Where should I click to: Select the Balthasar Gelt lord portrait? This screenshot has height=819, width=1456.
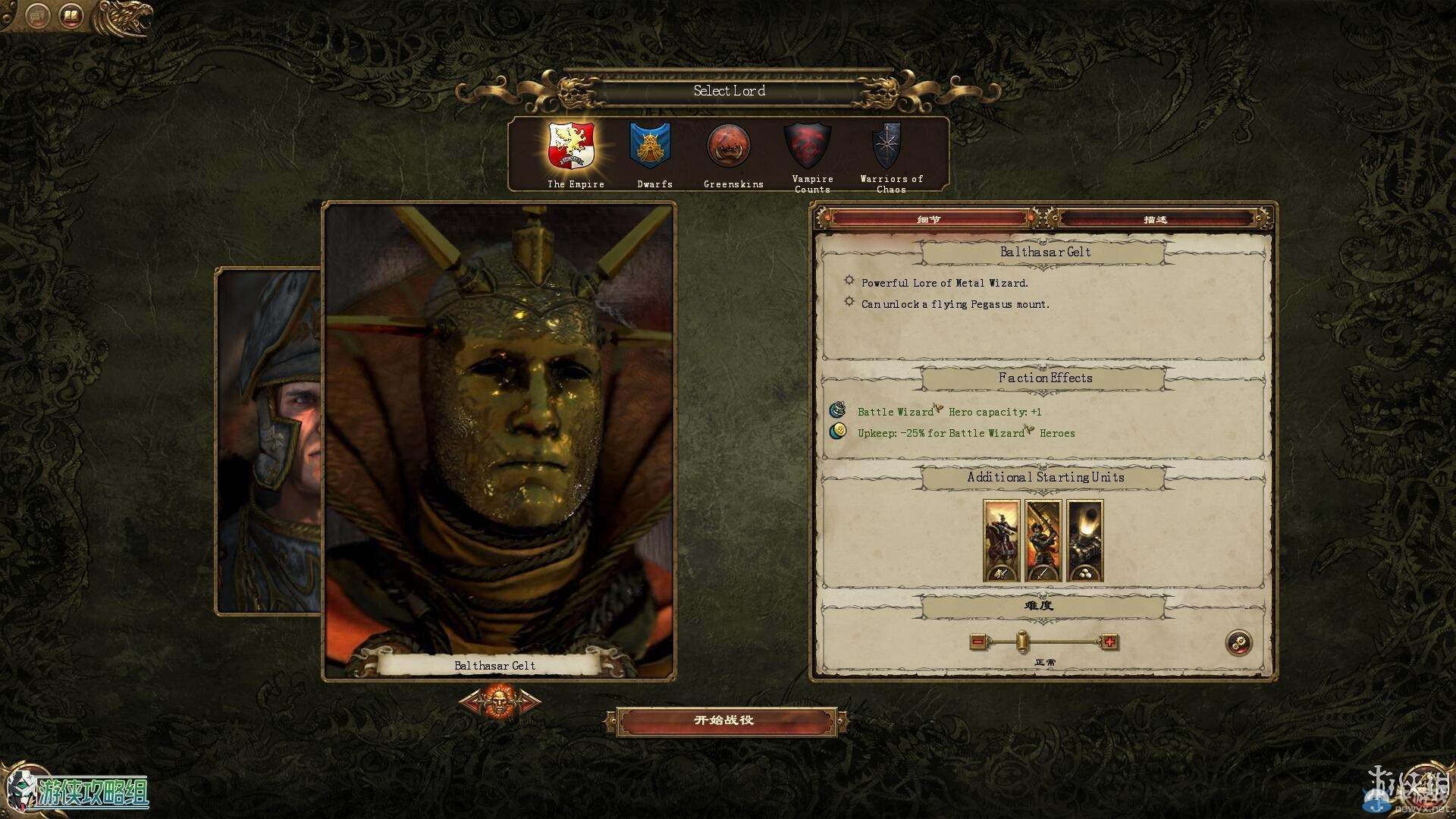(499, 440)
